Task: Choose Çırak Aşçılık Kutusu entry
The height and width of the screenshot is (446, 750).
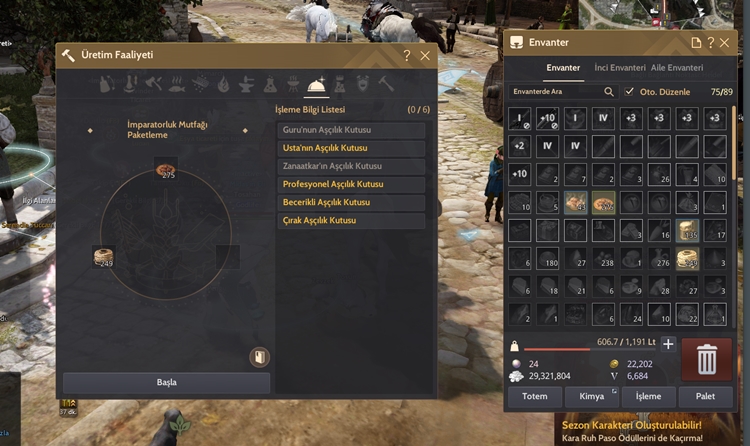Action: click(x=351, y=220)
